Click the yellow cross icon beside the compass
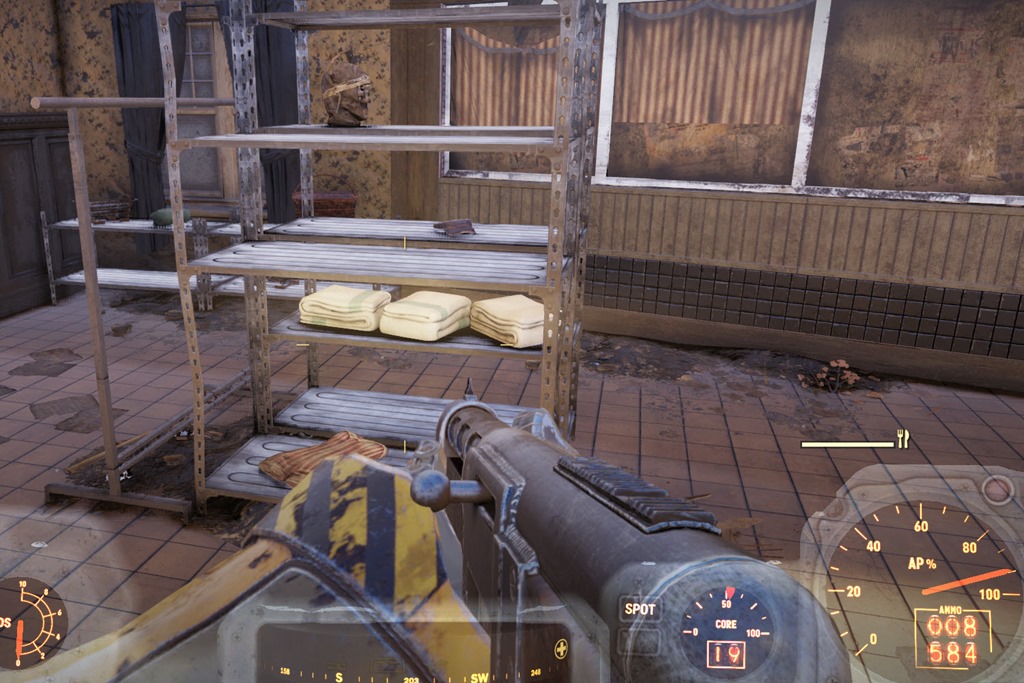Viewport: 1024px width, 683px height. pyautogui.click(x=561, y=646)
